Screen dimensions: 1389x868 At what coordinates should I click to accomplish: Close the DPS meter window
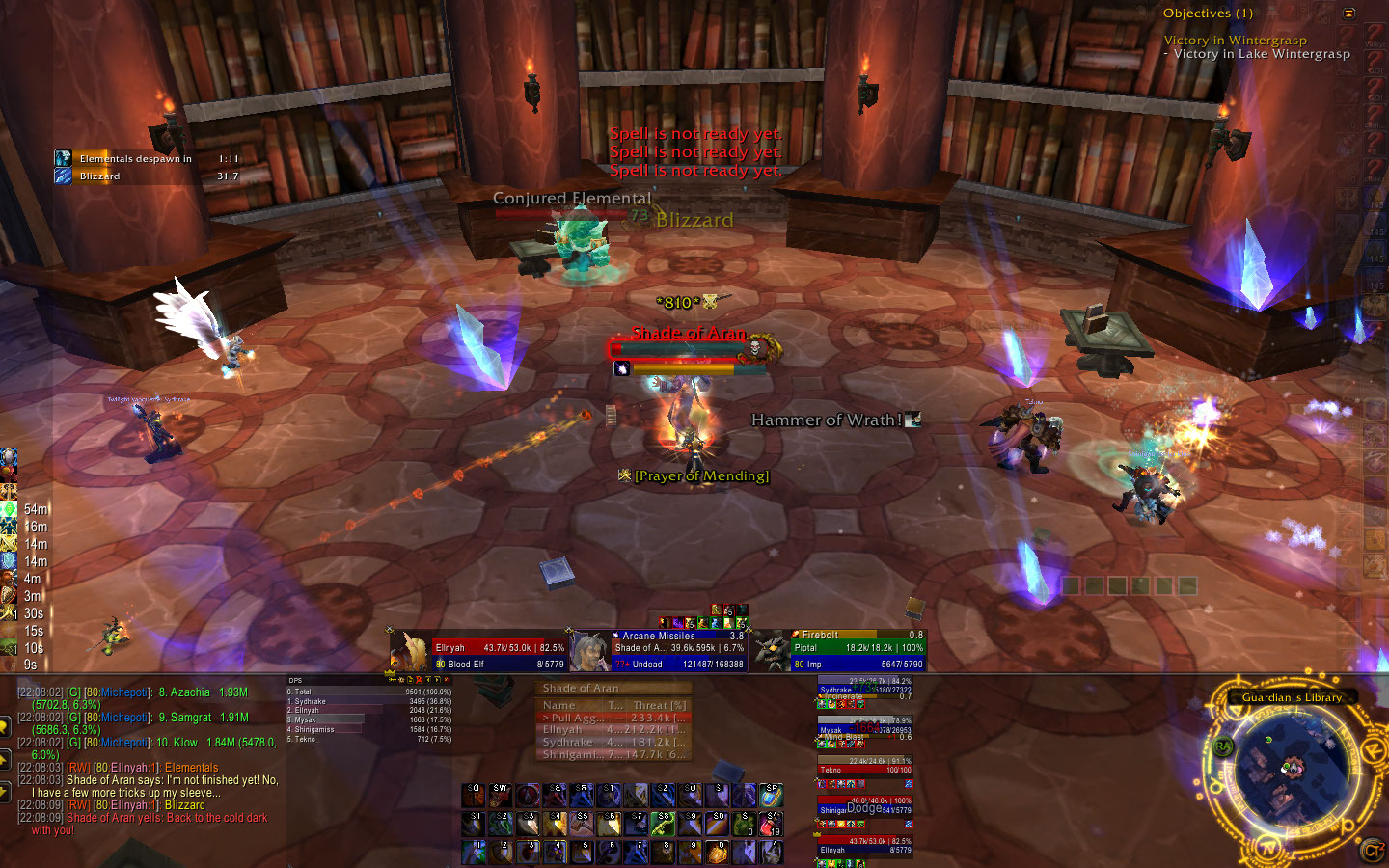click(447, 680)
